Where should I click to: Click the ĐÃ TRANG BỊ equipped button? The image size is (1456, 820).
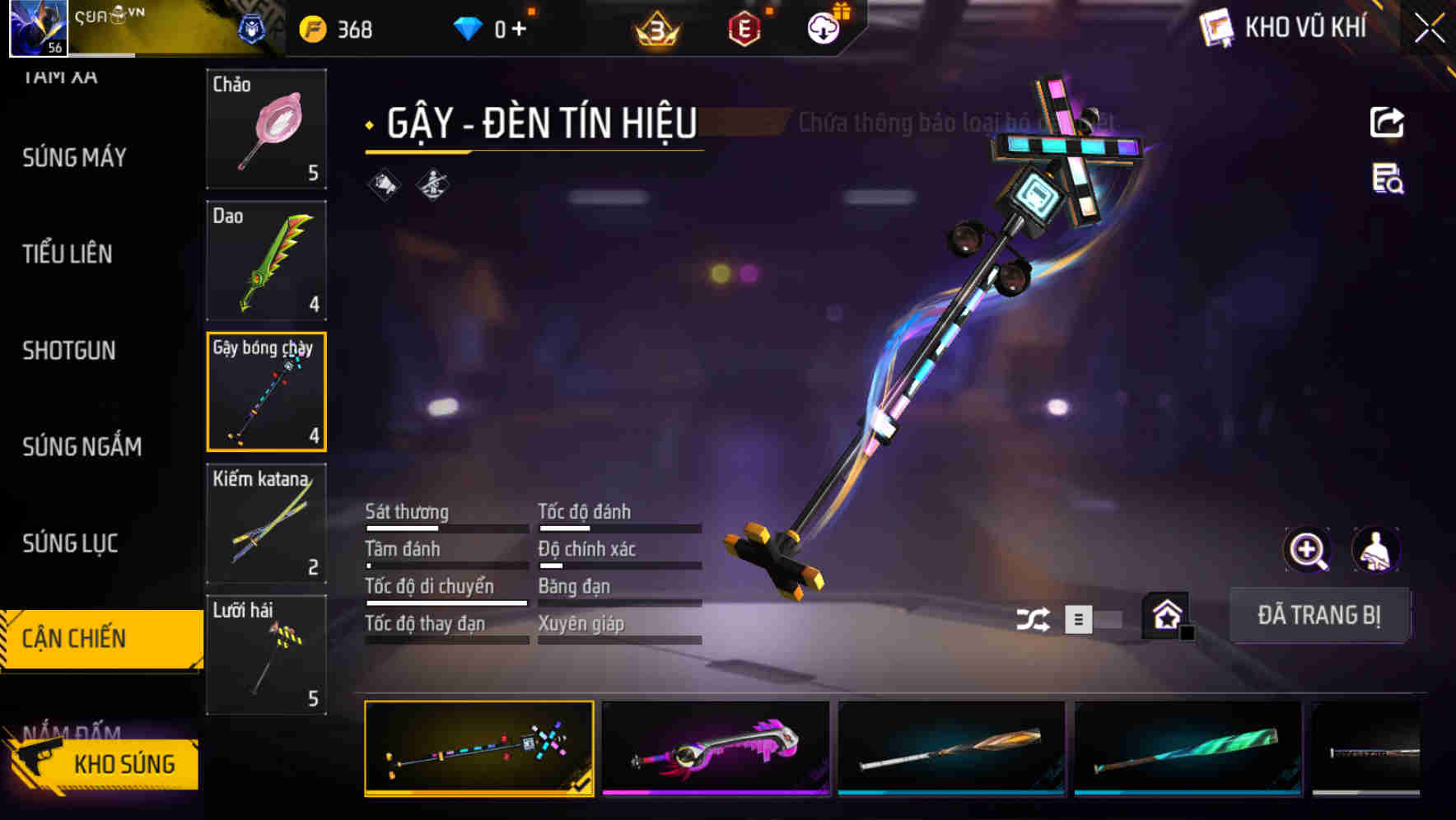pyautogui.click(x=1318, y=615)
